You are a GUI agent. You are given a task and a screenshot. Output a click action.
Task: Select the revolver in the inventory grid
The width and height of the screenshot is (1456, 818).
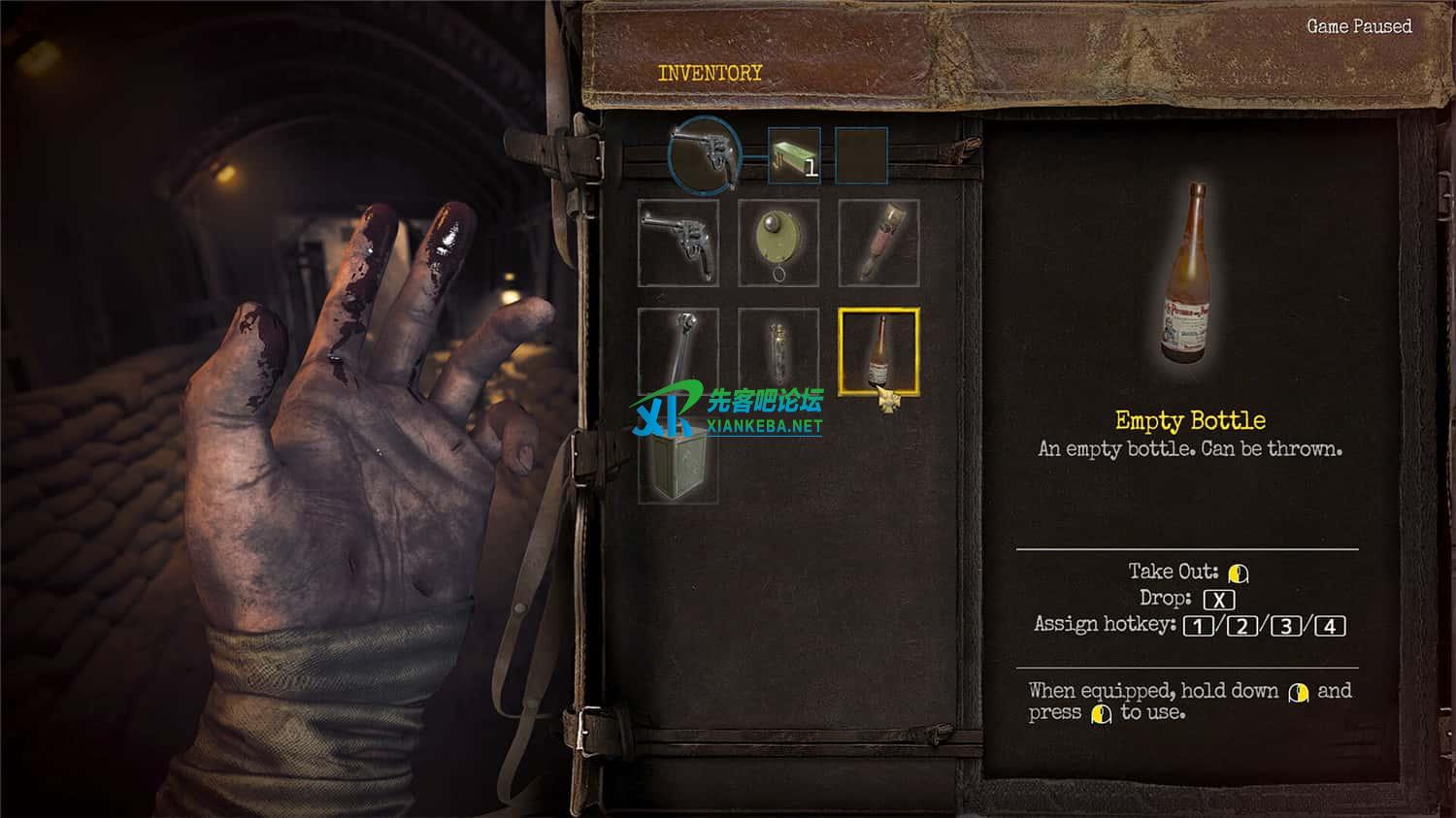tap(678, 243)
